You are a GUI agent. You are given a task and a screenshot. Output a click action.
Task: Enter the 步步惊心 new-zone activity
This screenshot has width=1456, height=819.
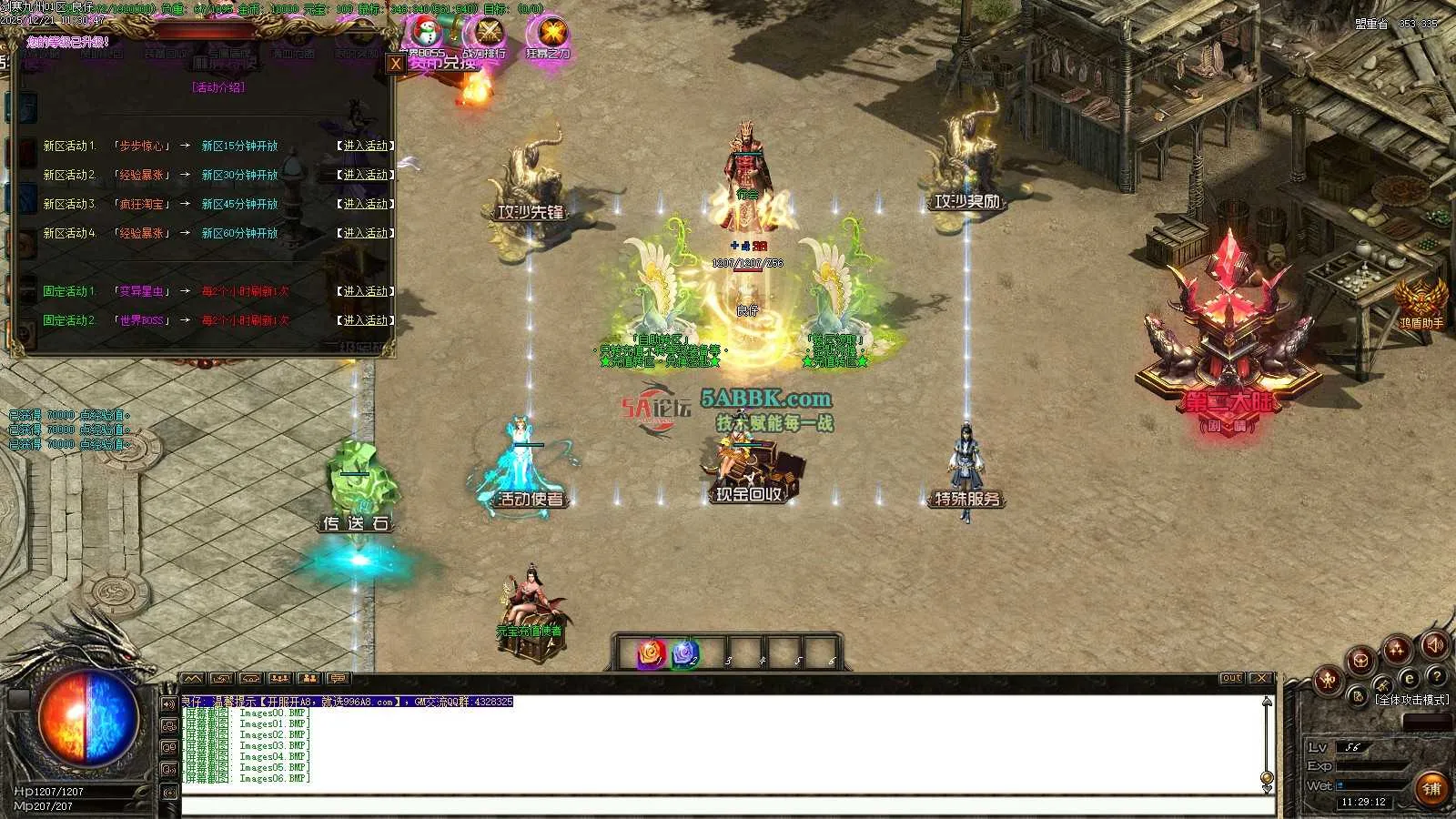(x=365, y=146)
